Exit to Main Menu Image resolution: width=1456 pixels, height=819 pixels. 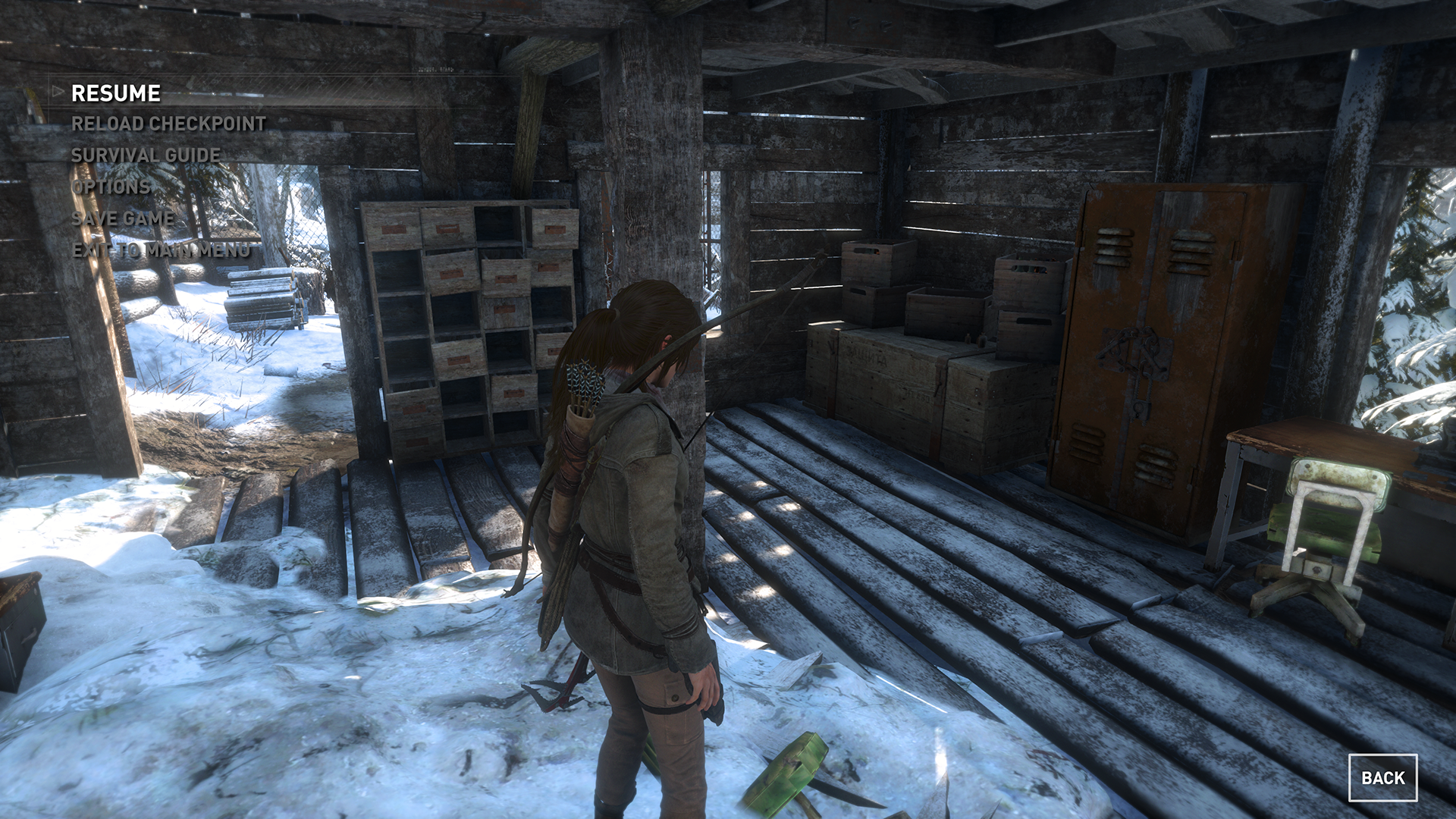161,250
